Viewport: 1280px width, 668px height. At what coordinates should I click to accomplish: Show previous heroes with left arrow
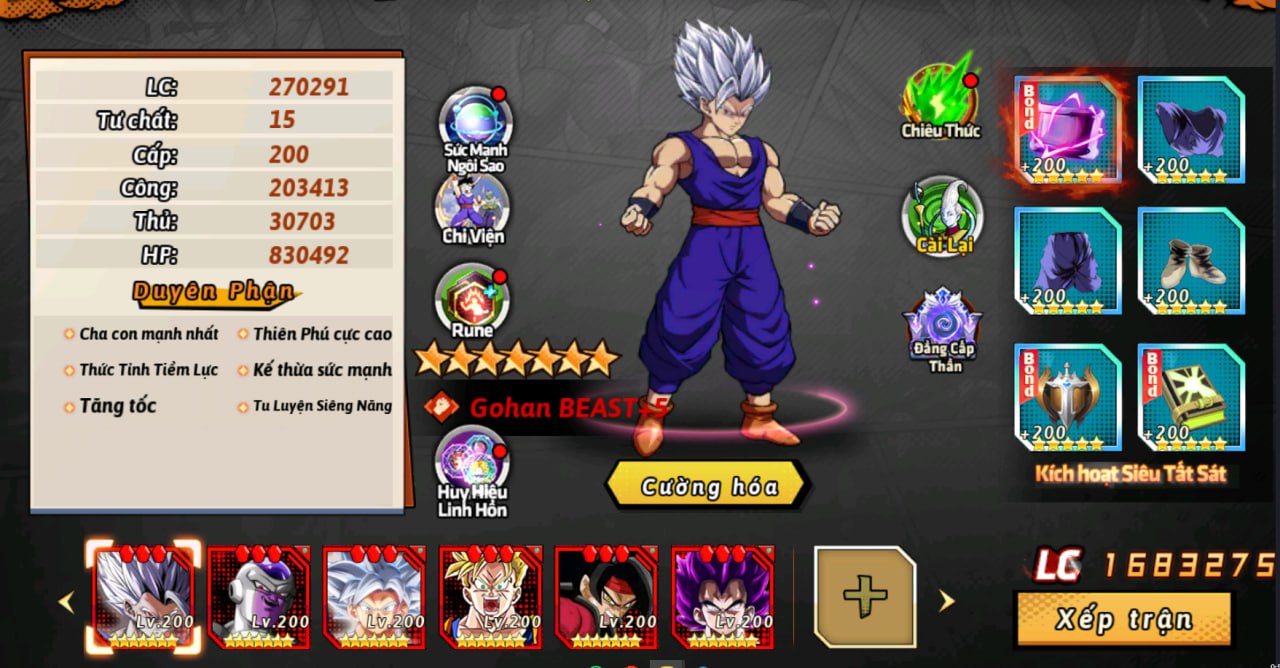click(x=67, y=602)
